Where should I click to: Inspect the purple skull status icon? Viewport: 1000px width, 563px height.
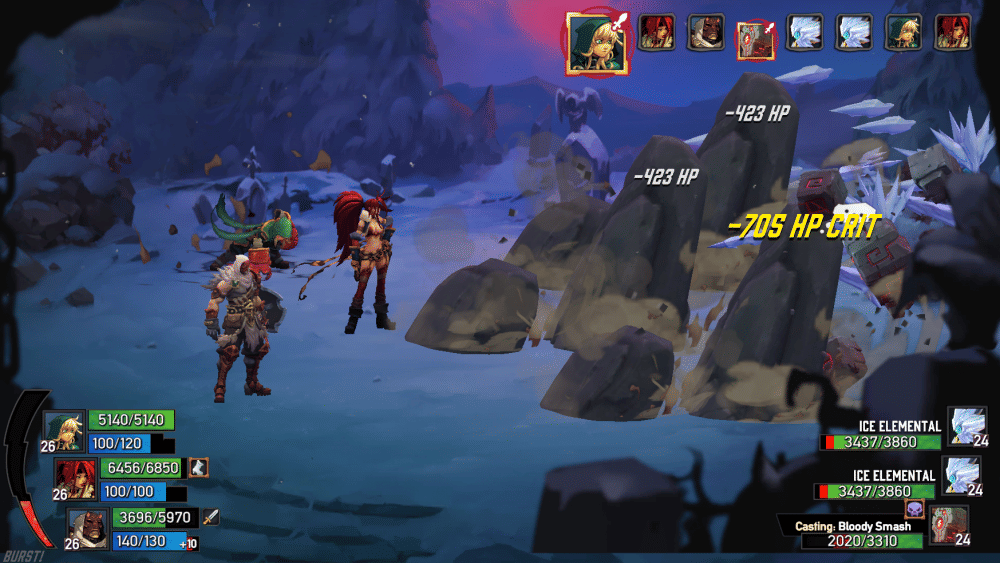913,510
